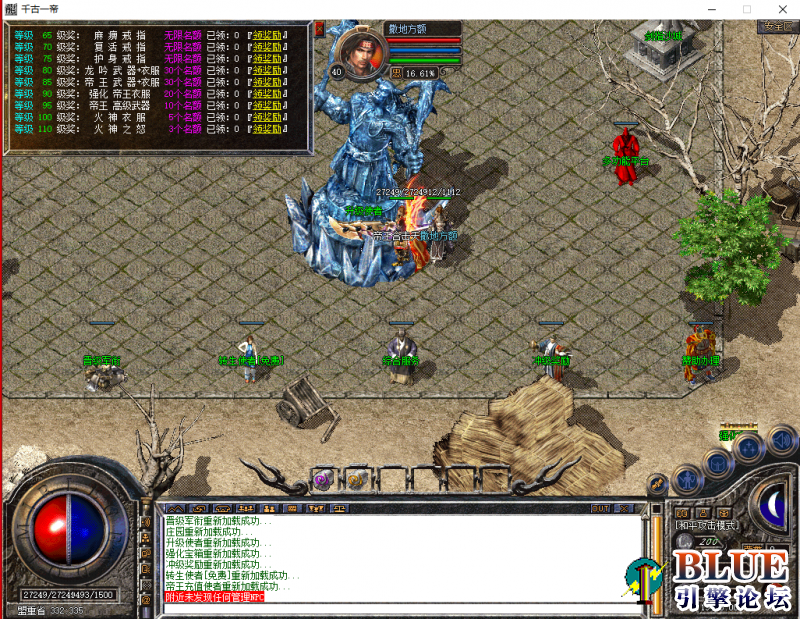
Task: Click the chat window OUT button
Action: [x=600, y=509]
